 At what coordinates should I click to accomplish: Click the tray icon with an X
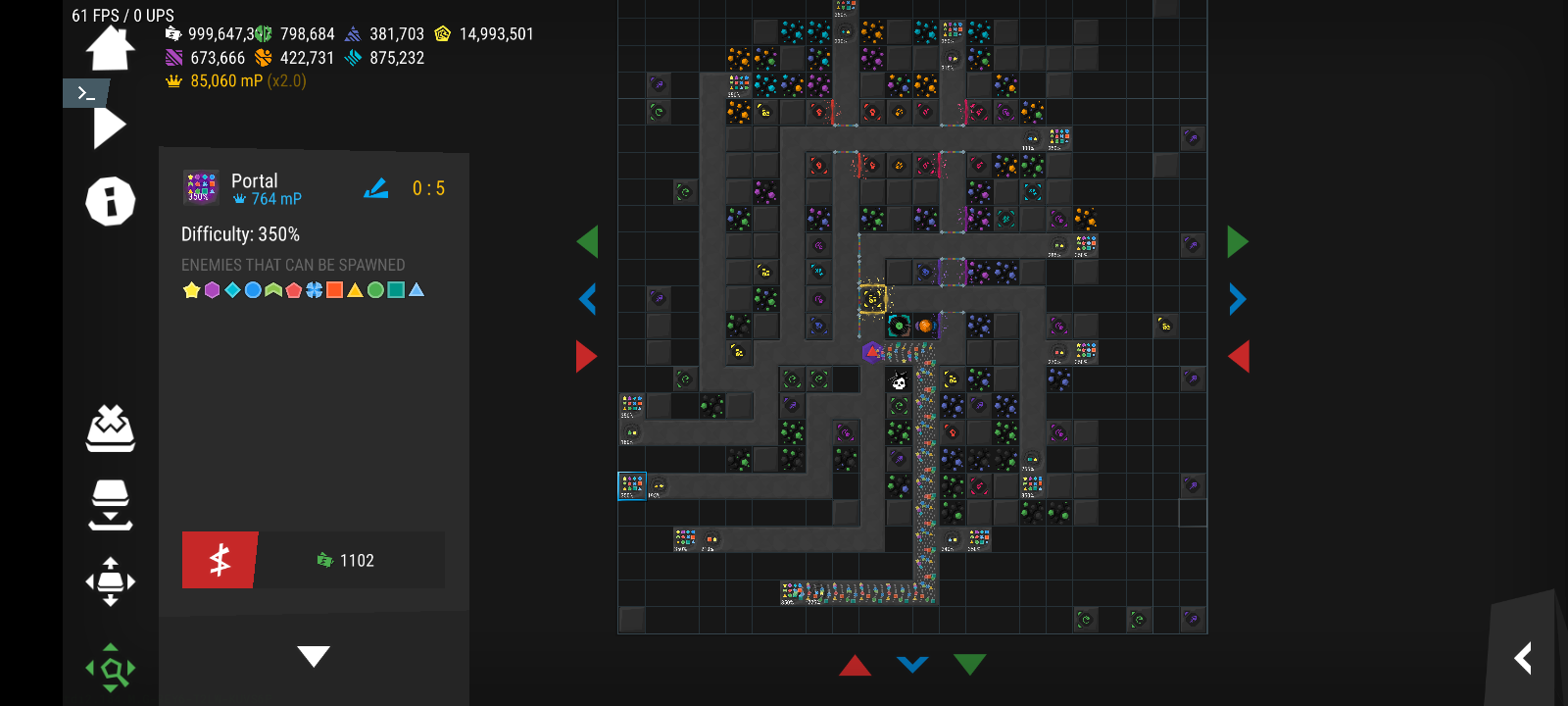(110, 429)
